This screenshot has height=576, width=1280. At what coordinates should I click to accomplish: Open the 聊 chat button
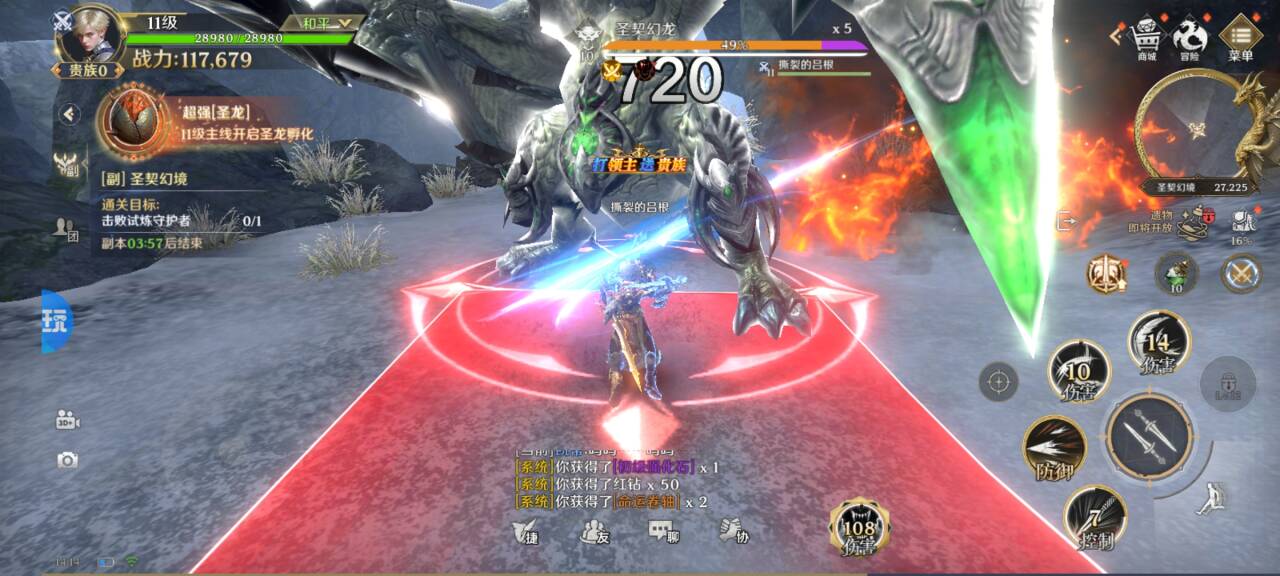(x=663, y=532)
